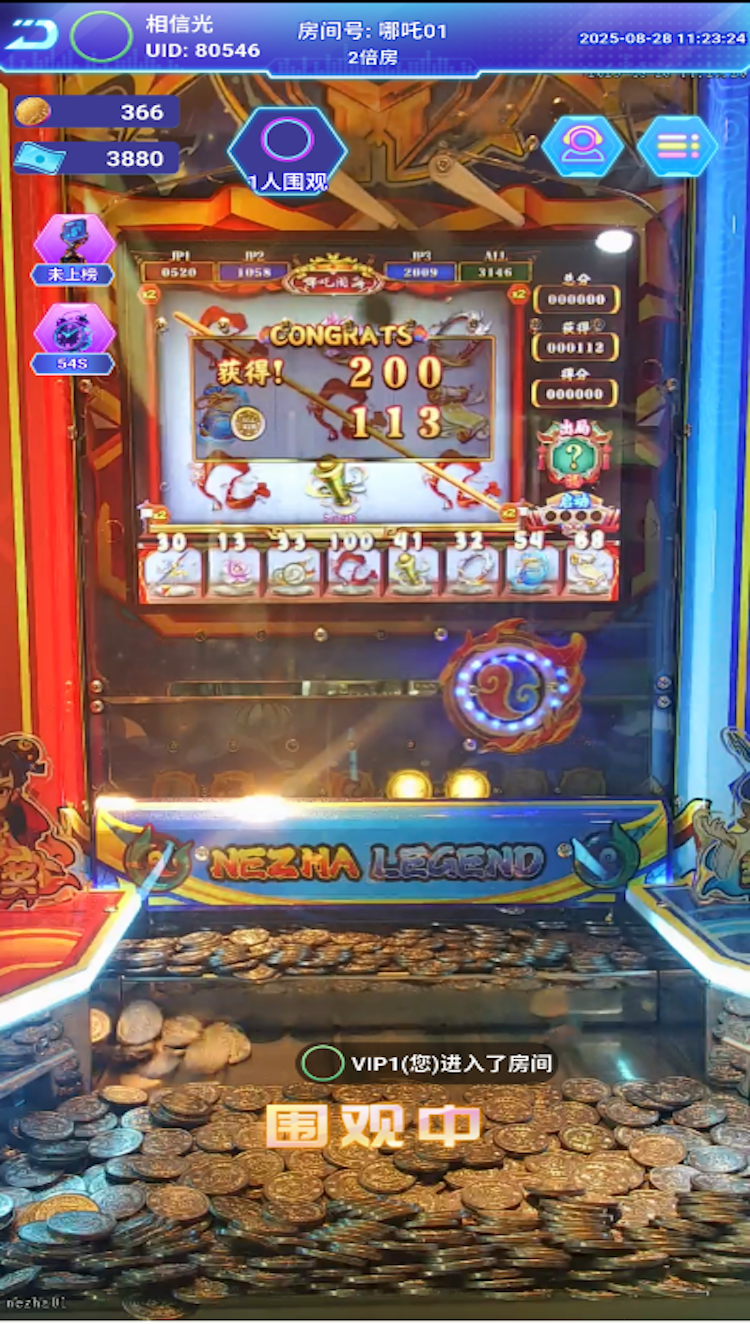This screenshot has width=750, height=1324.
Task: Open the 54S countdown bonus icon
Action: coord(73,338)
